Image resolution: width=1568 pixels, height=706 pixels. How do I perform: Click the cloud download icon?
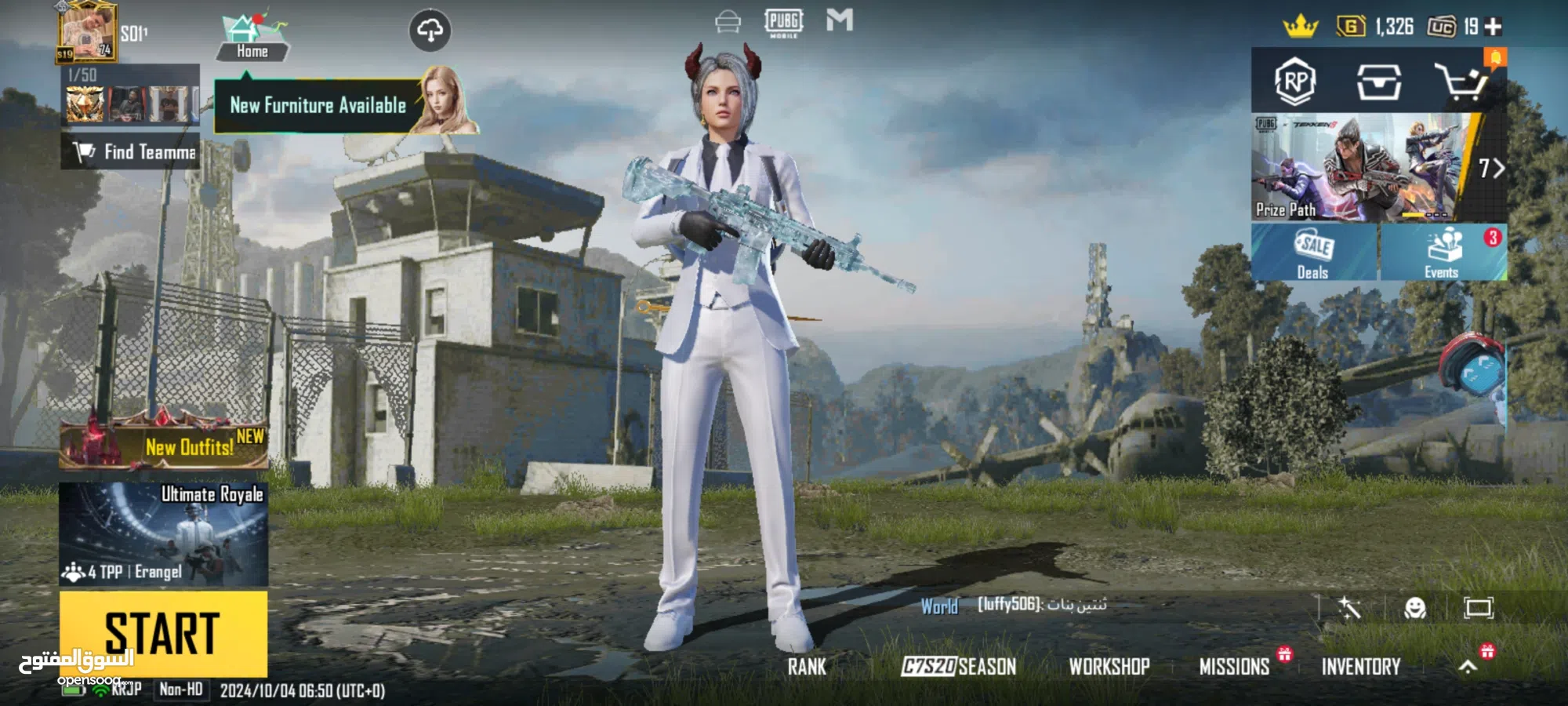(430, 31)
